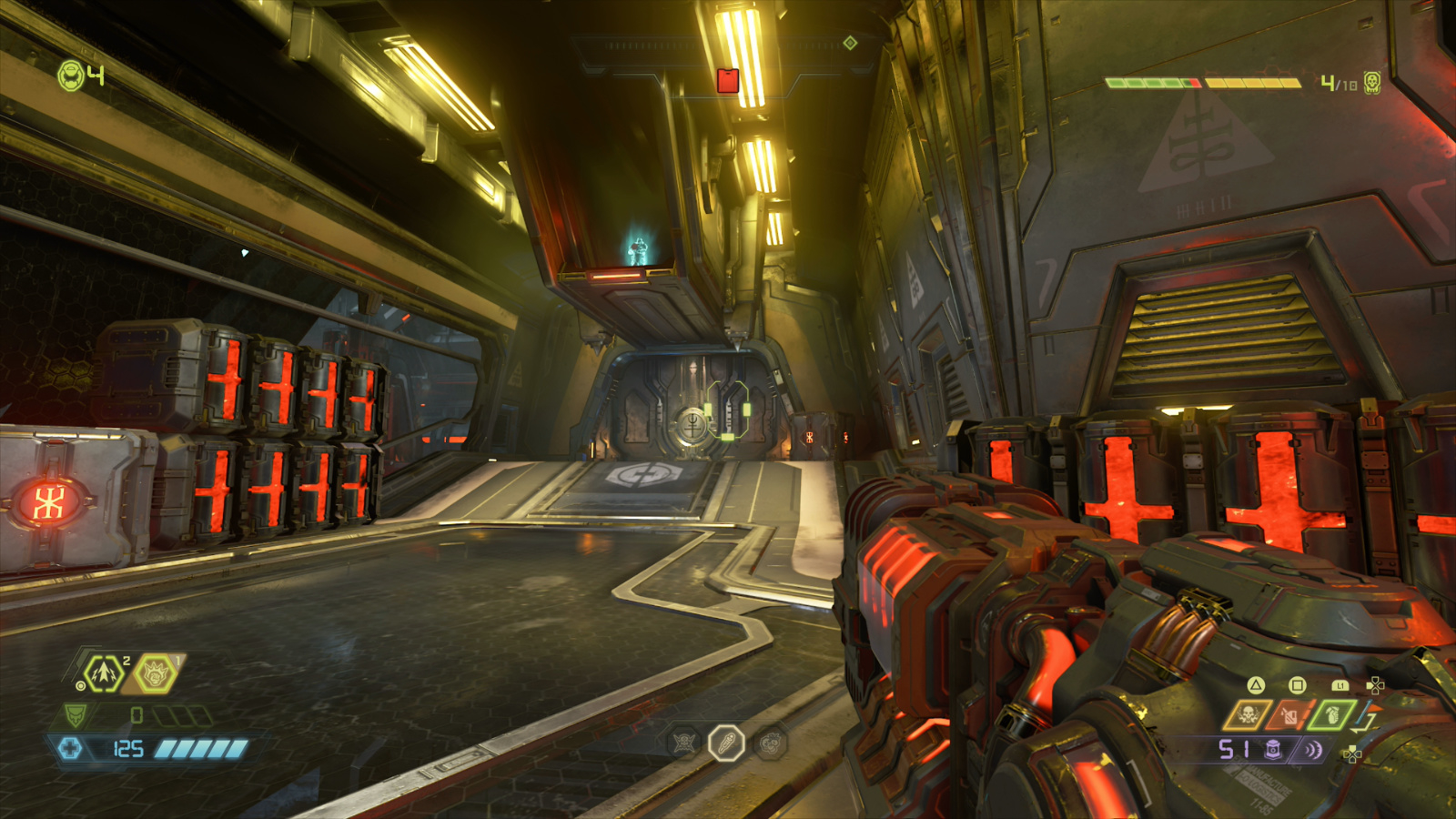Click the skull trophy counter icon top right

[x=1373, y=83]
